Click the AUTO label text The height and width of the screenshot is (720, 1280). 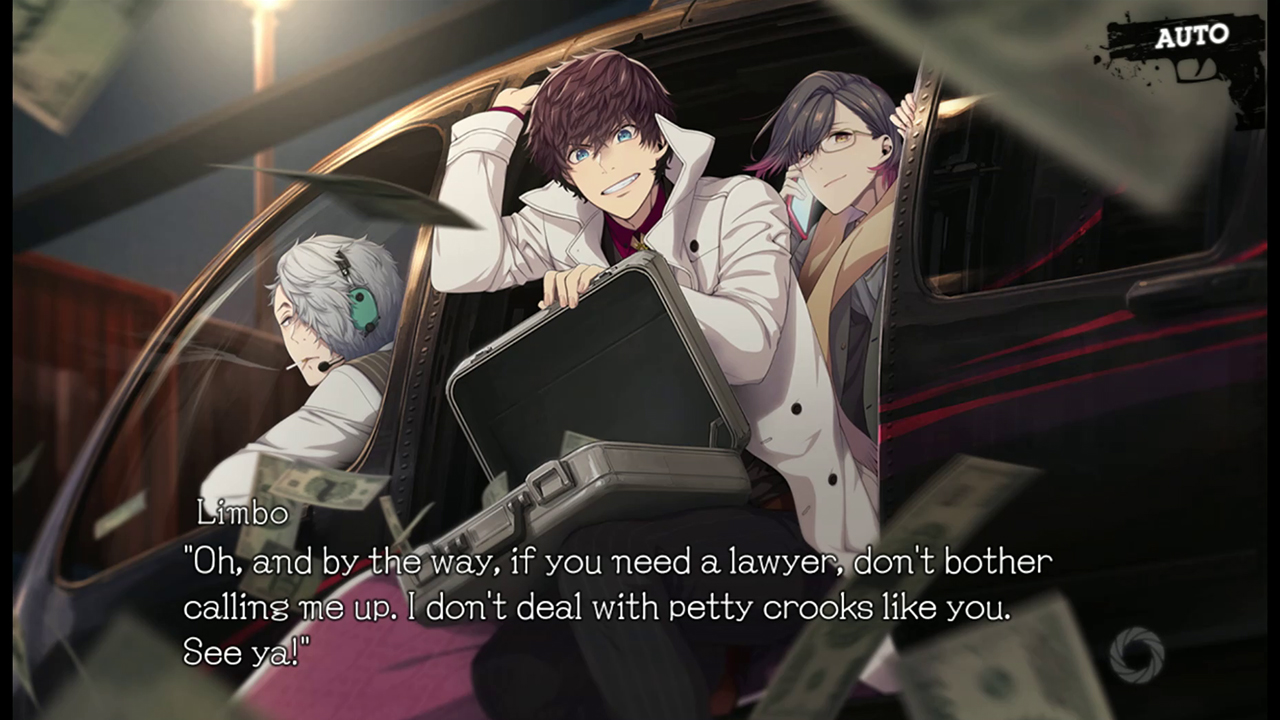click(1193, 36)
